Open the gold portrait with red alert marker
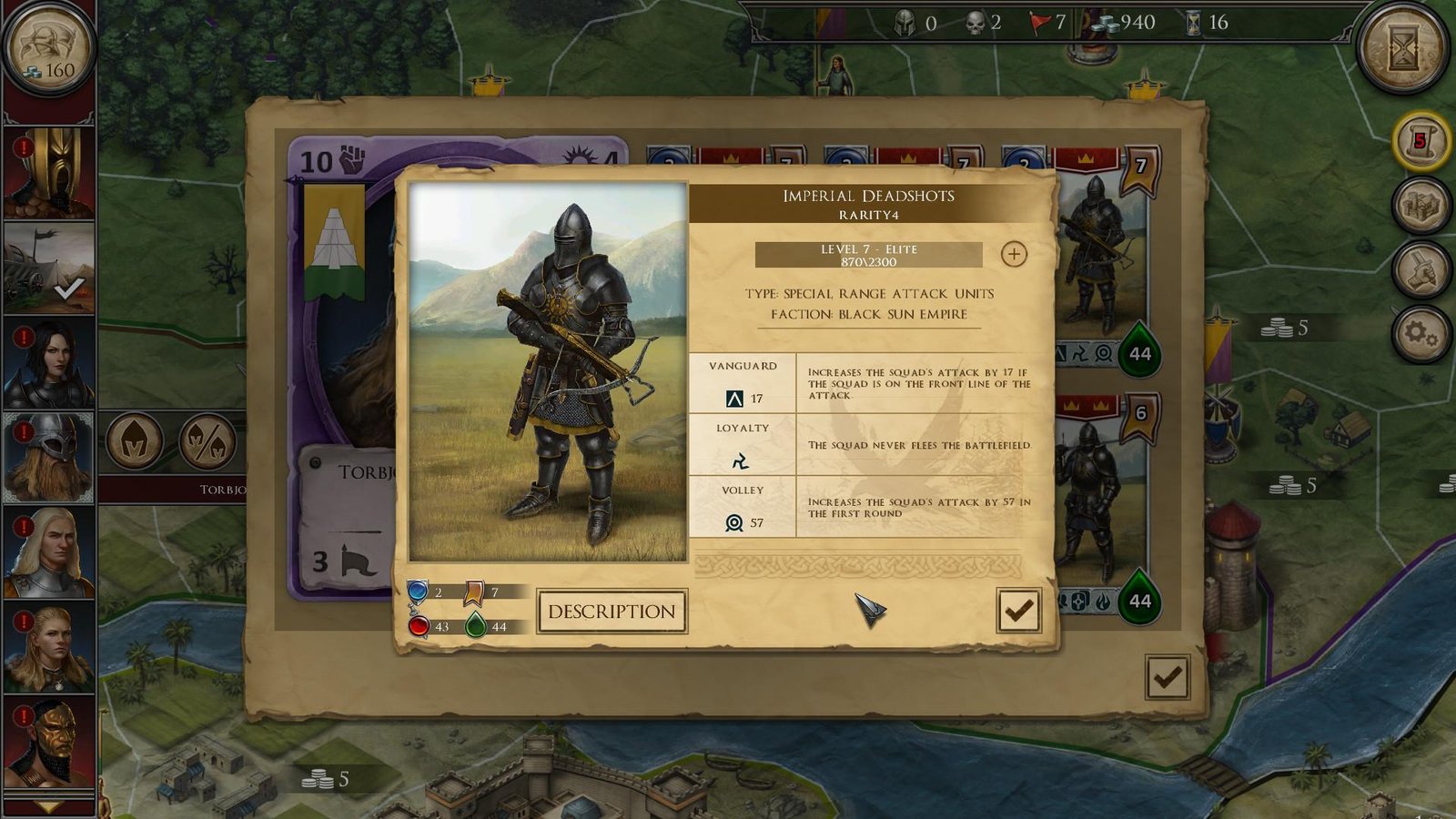This screenshot has width=1456, height=819. point(47,173)
